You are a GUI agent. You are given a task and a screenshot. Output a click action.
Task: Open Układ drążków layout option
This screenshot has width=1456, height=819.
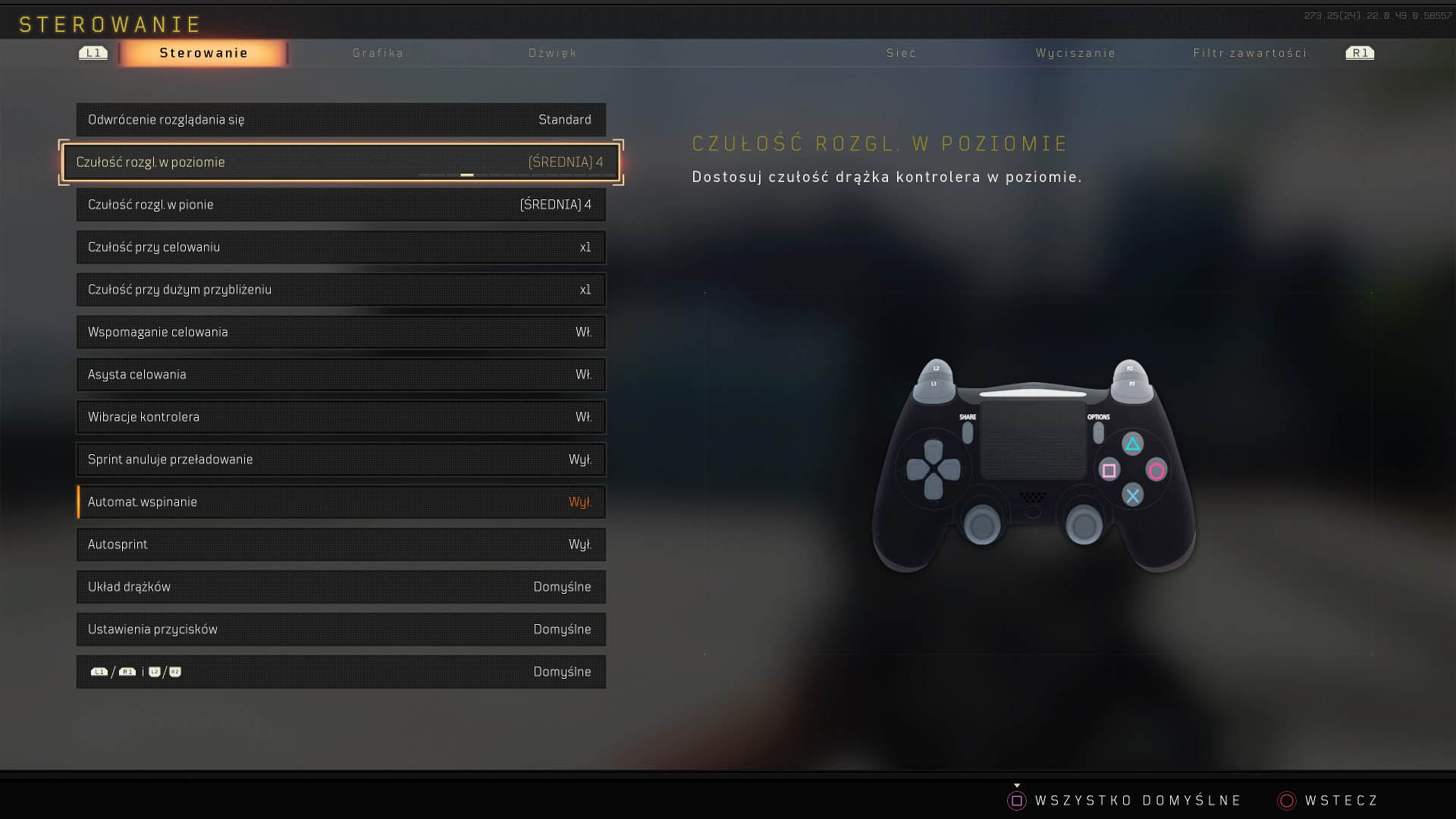coord(340,587)
